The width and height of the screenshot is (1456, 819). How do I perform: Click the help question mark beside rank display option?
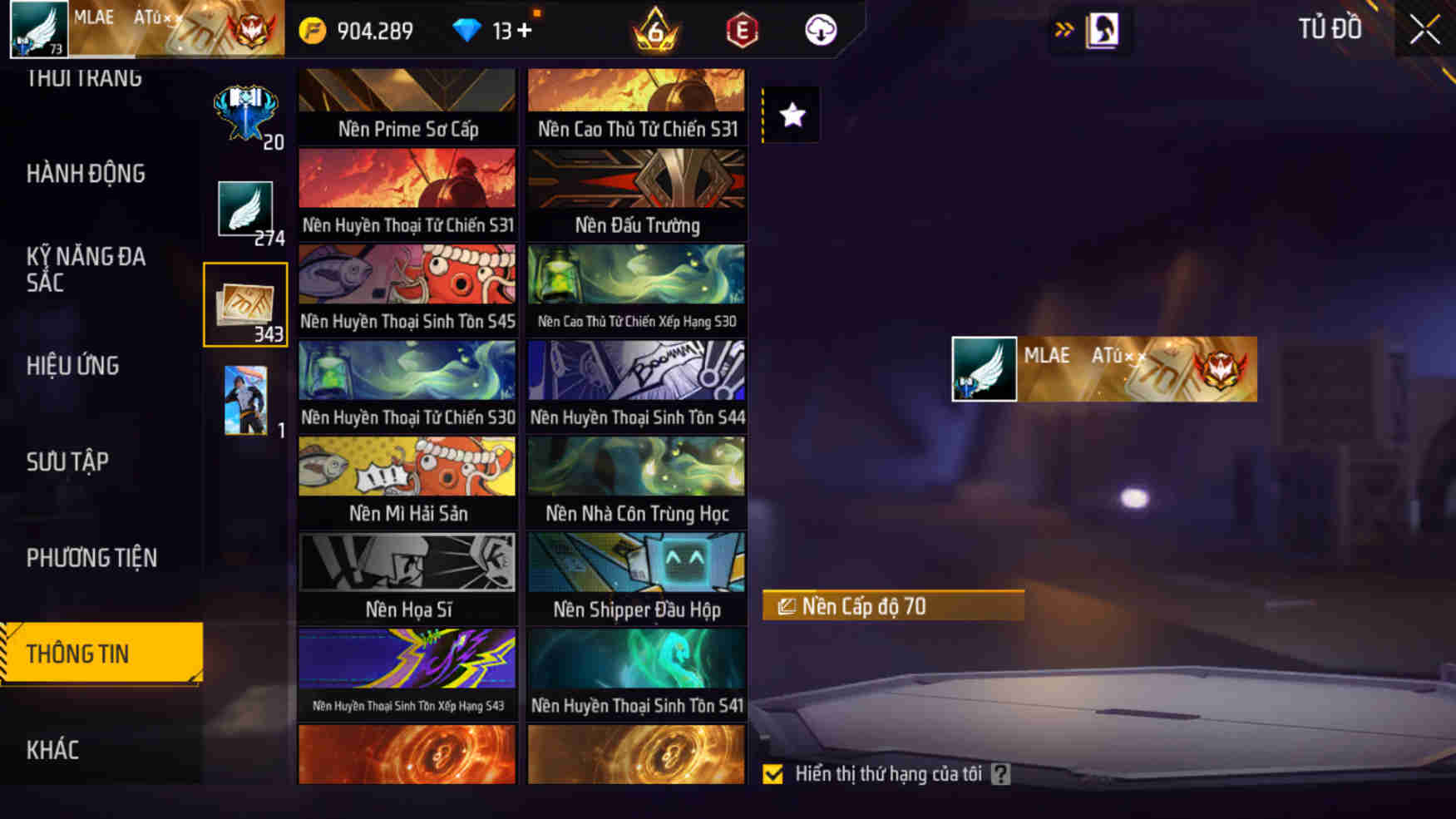1000,773
